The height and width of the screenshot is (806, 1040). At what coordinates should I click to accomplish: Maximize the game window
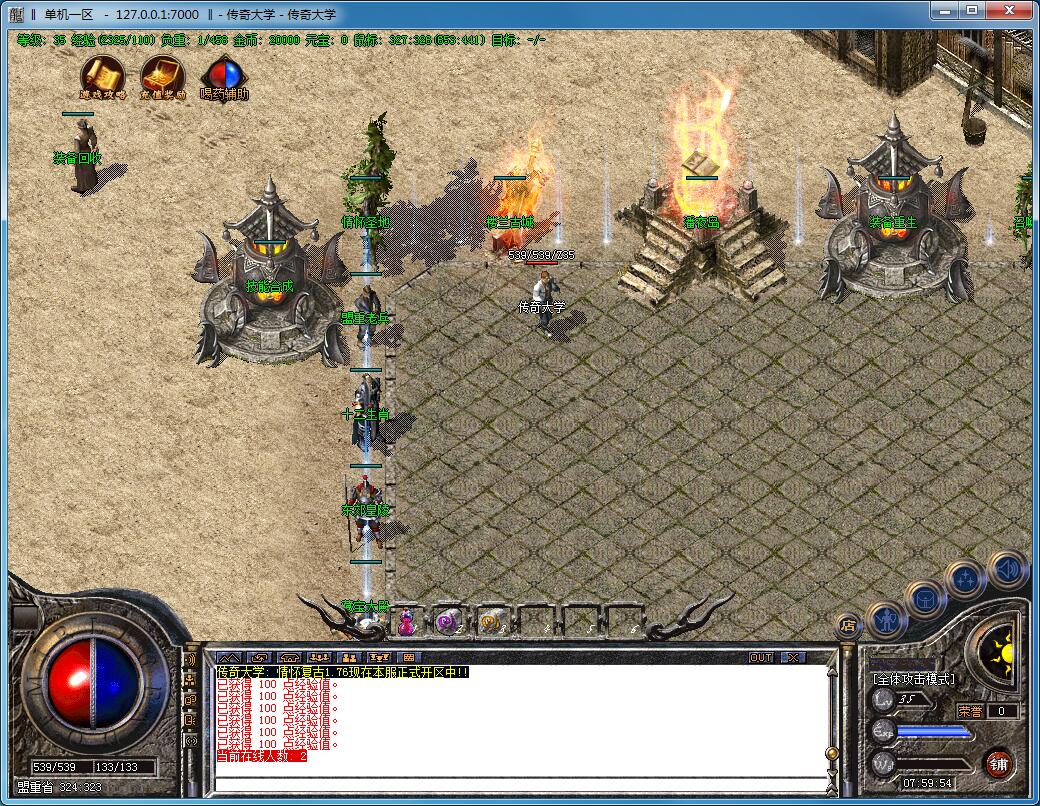point(972,10)
